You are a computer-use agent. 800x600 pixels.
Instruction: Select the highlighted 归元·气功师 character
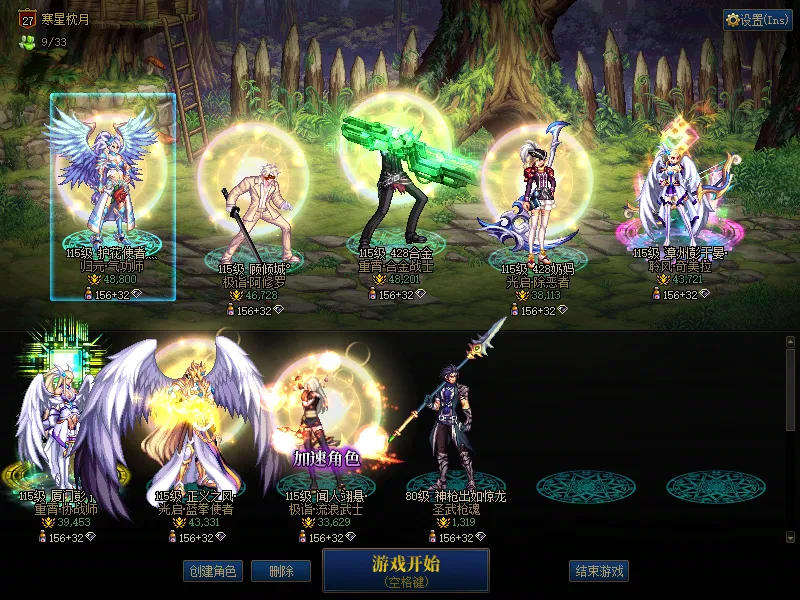112,190
